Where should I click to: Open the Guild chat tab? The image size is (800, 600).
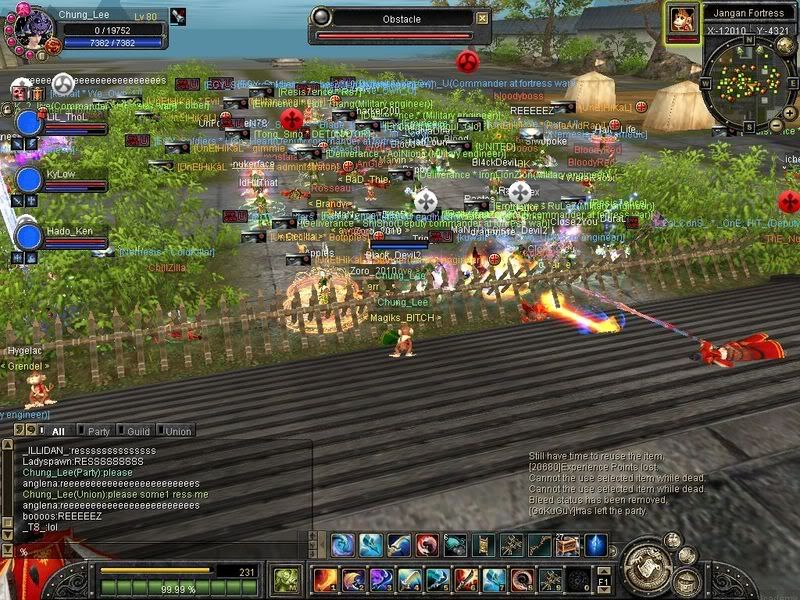click(138, 431)
